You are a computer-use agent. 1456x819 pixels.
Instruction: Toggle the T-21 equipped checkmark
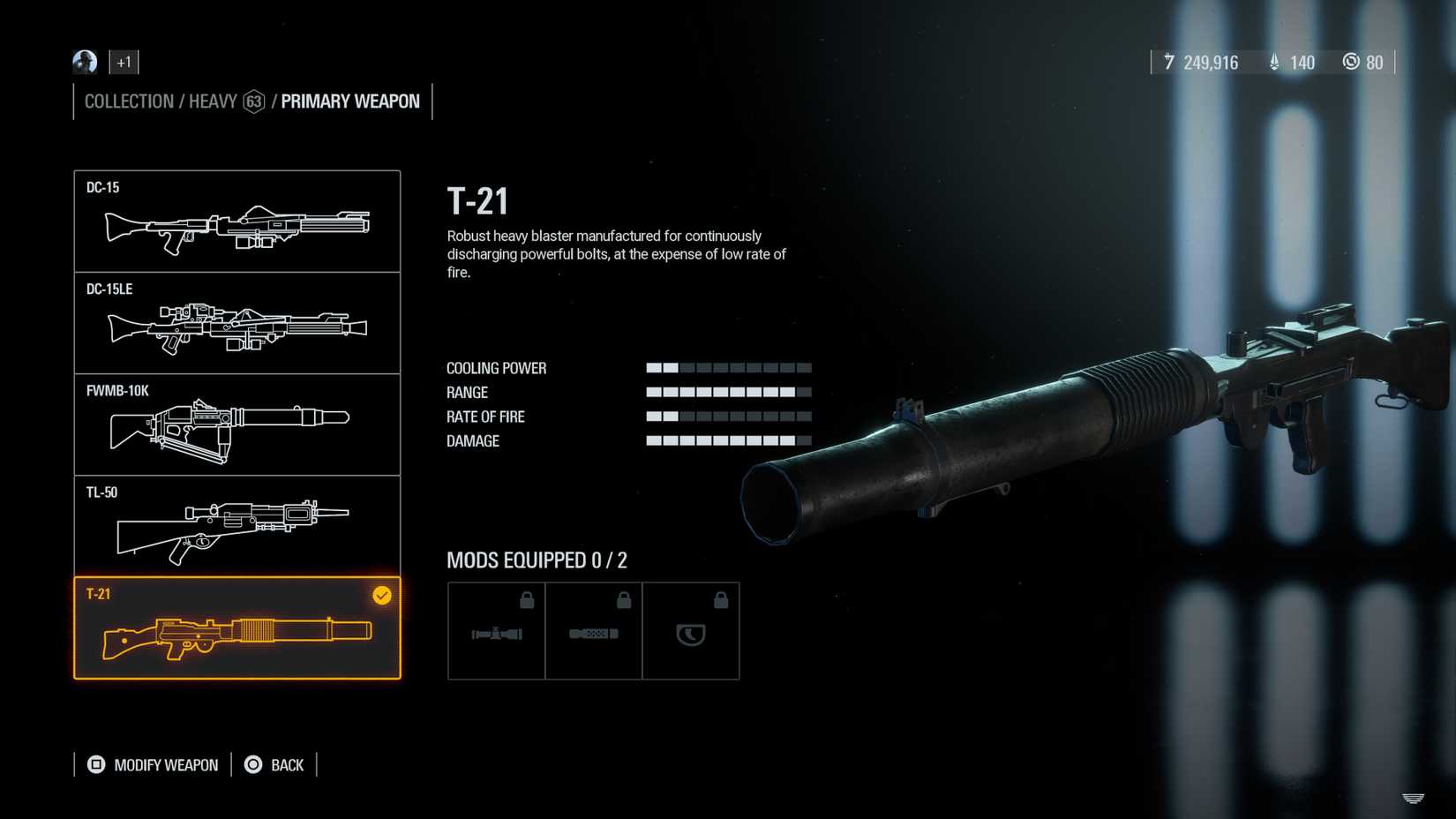tap(381, 596)
